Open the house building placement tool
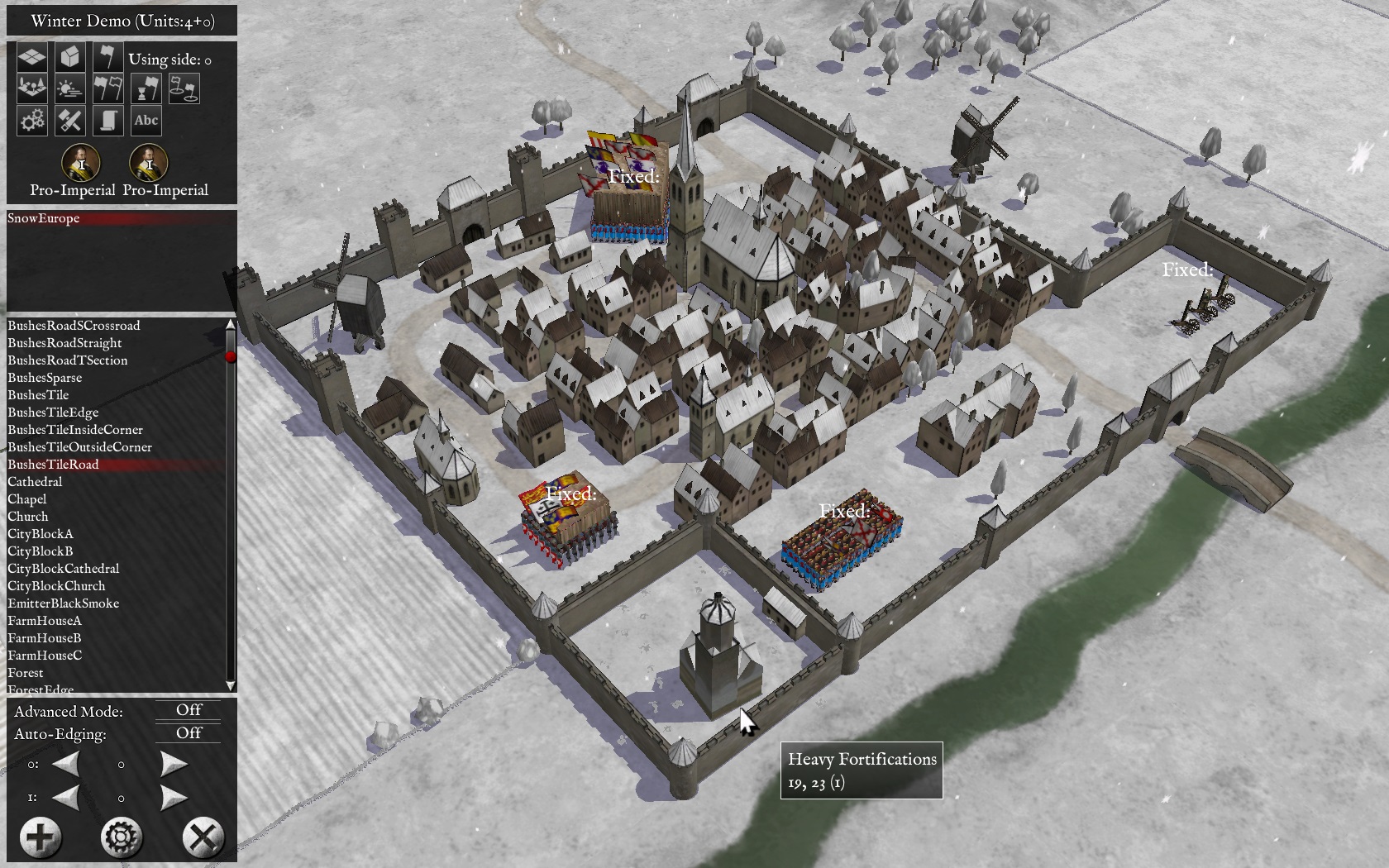Viewport: 1389px width, 868px height. pos(70,58)
